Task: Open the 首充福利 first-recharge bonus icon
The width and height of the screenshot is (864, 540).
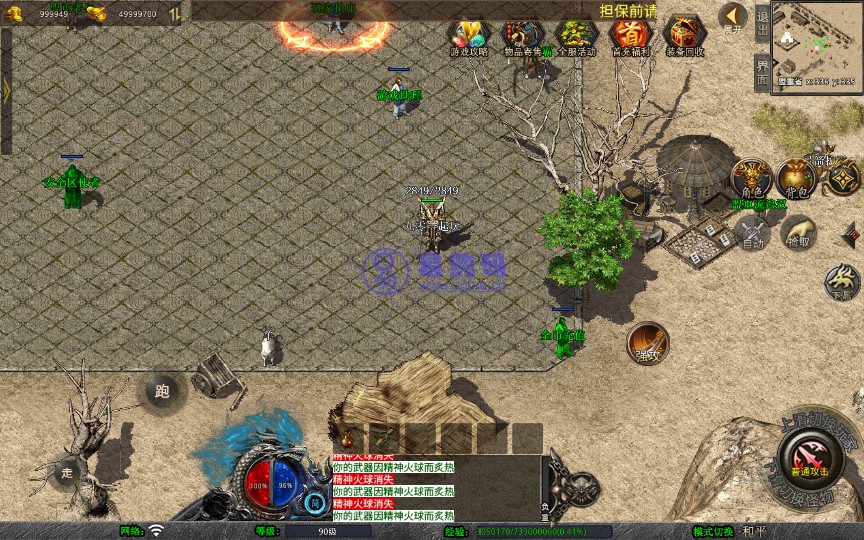Action: coord(630,37)
